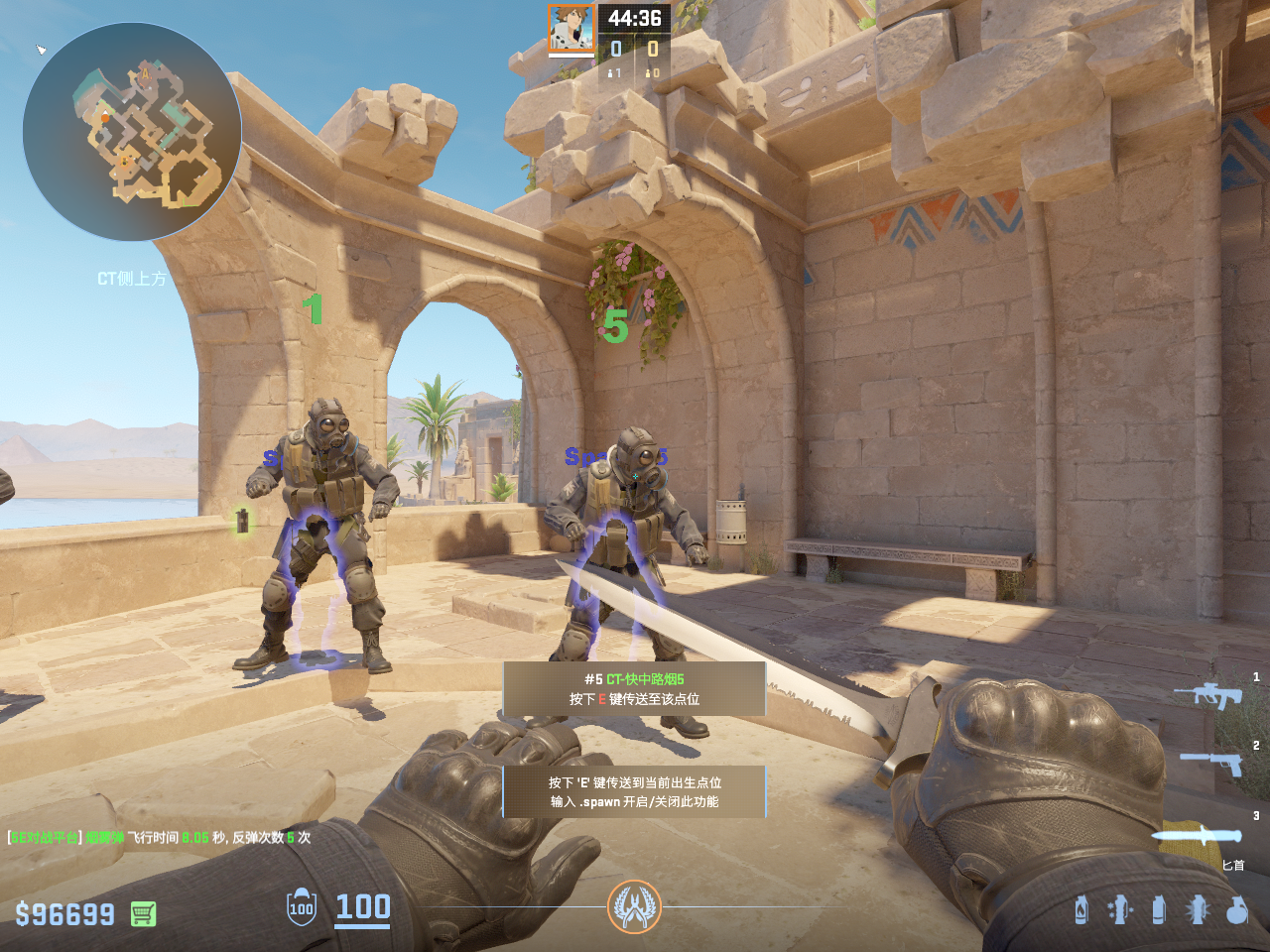Select the incendiary grenade icon
Screen dimensions: 1270x952
point(1081,909)
